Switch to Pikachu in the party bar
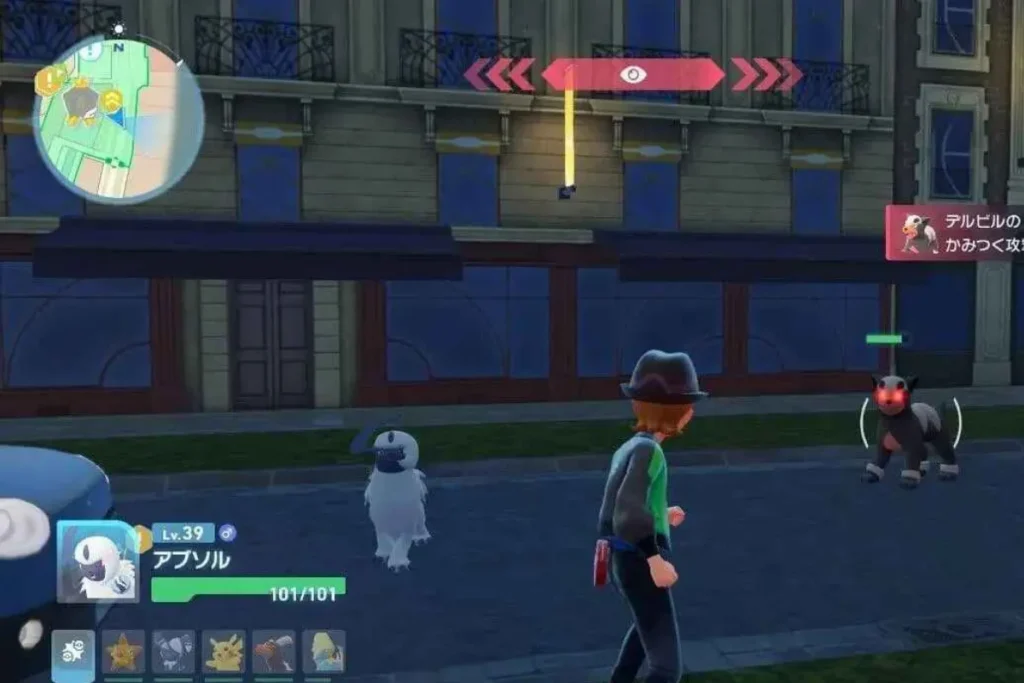Screen dimensions: 1024x683 pos(224,652)
